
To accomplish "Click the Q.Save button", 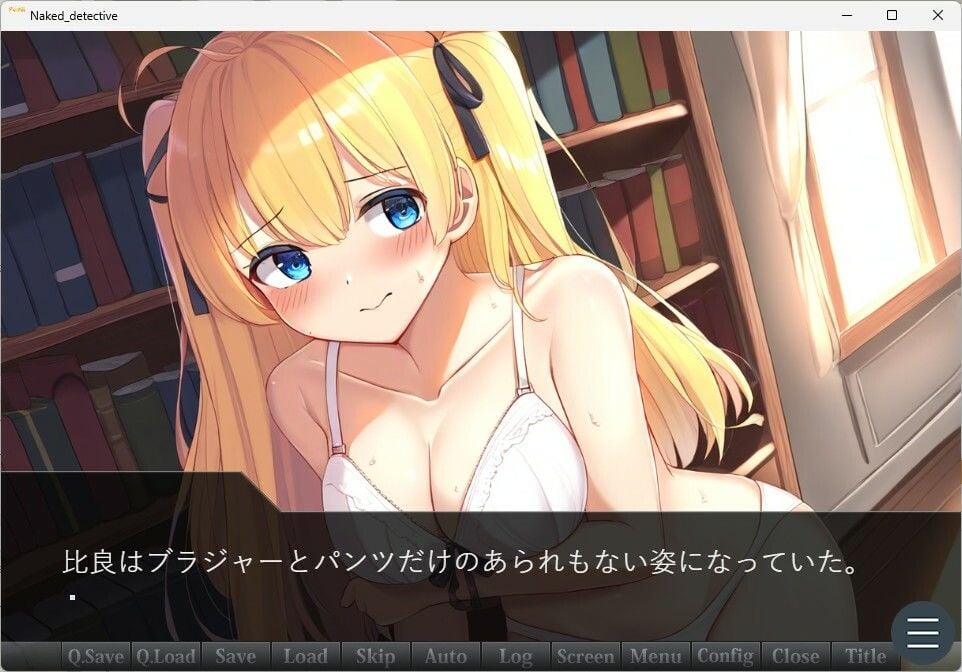I will click(95, 656).
